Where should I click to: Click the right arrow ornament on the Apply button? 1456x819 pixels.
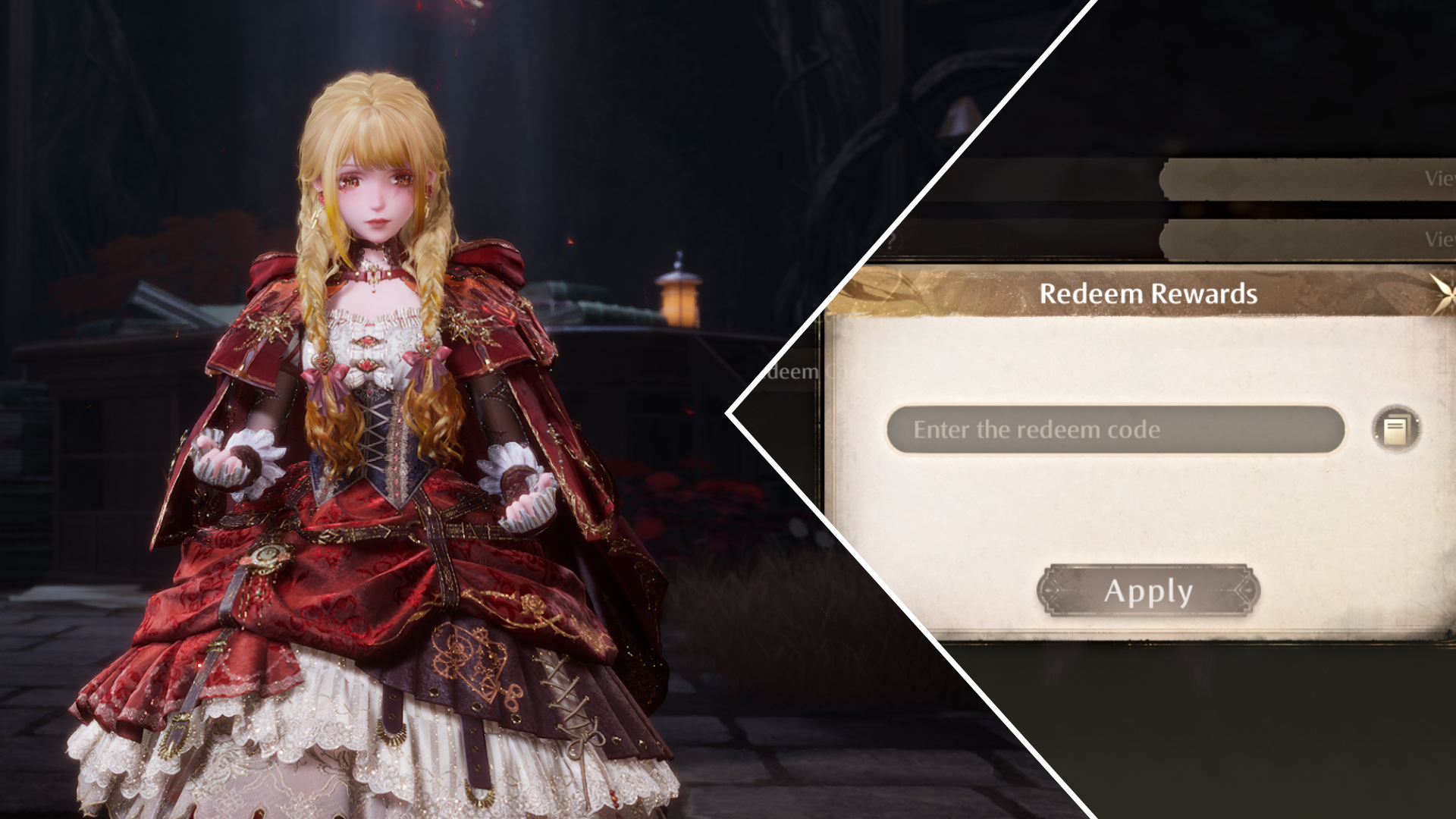pos(1249,591)
